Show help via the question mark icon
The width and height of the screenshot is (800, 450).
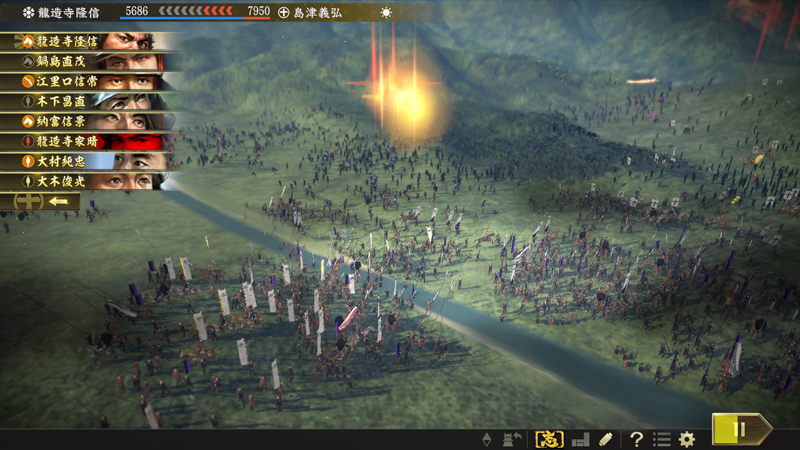[x=636, y=439]
